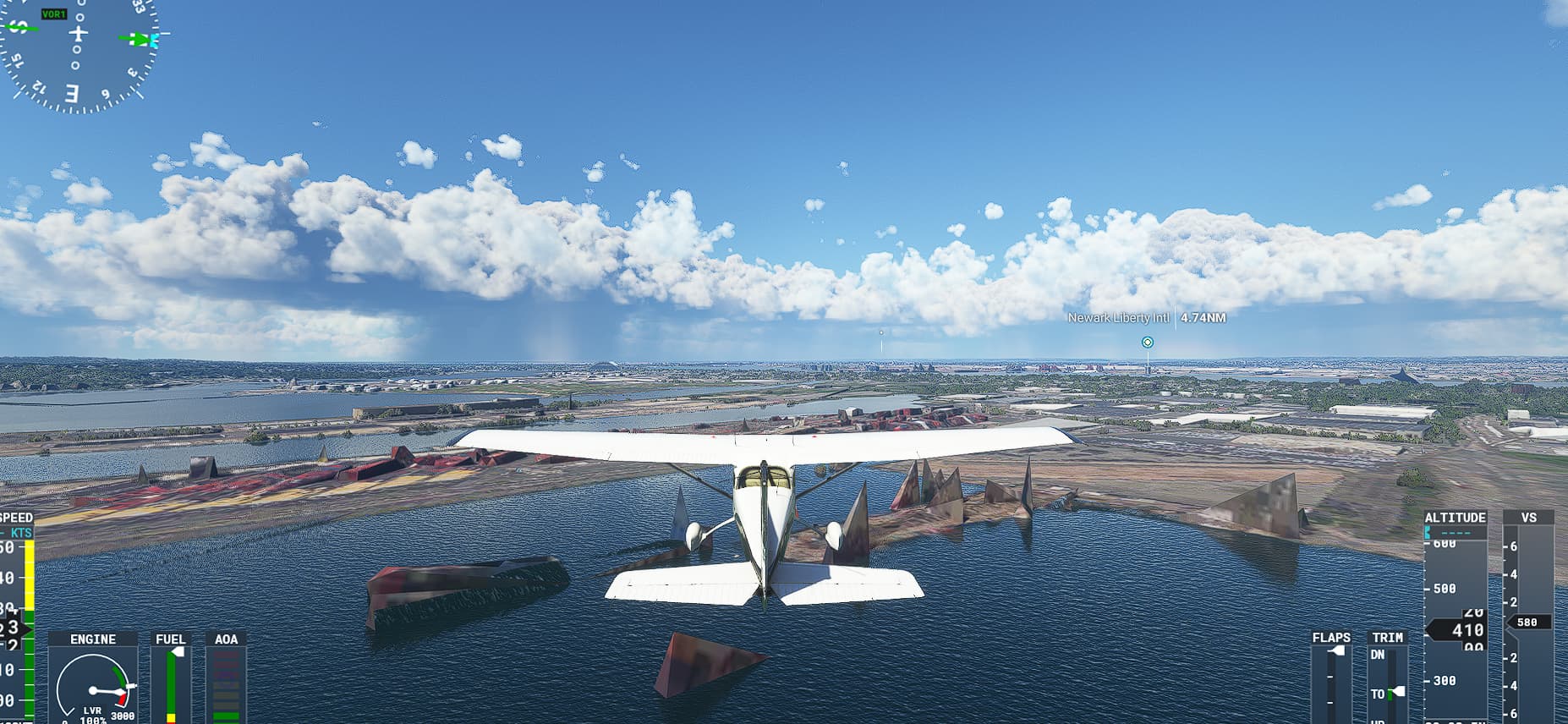Select the Newark Liberty Intl waypoint marker
This screenshot has height=724, width=1568.
tap(1147, 343)
